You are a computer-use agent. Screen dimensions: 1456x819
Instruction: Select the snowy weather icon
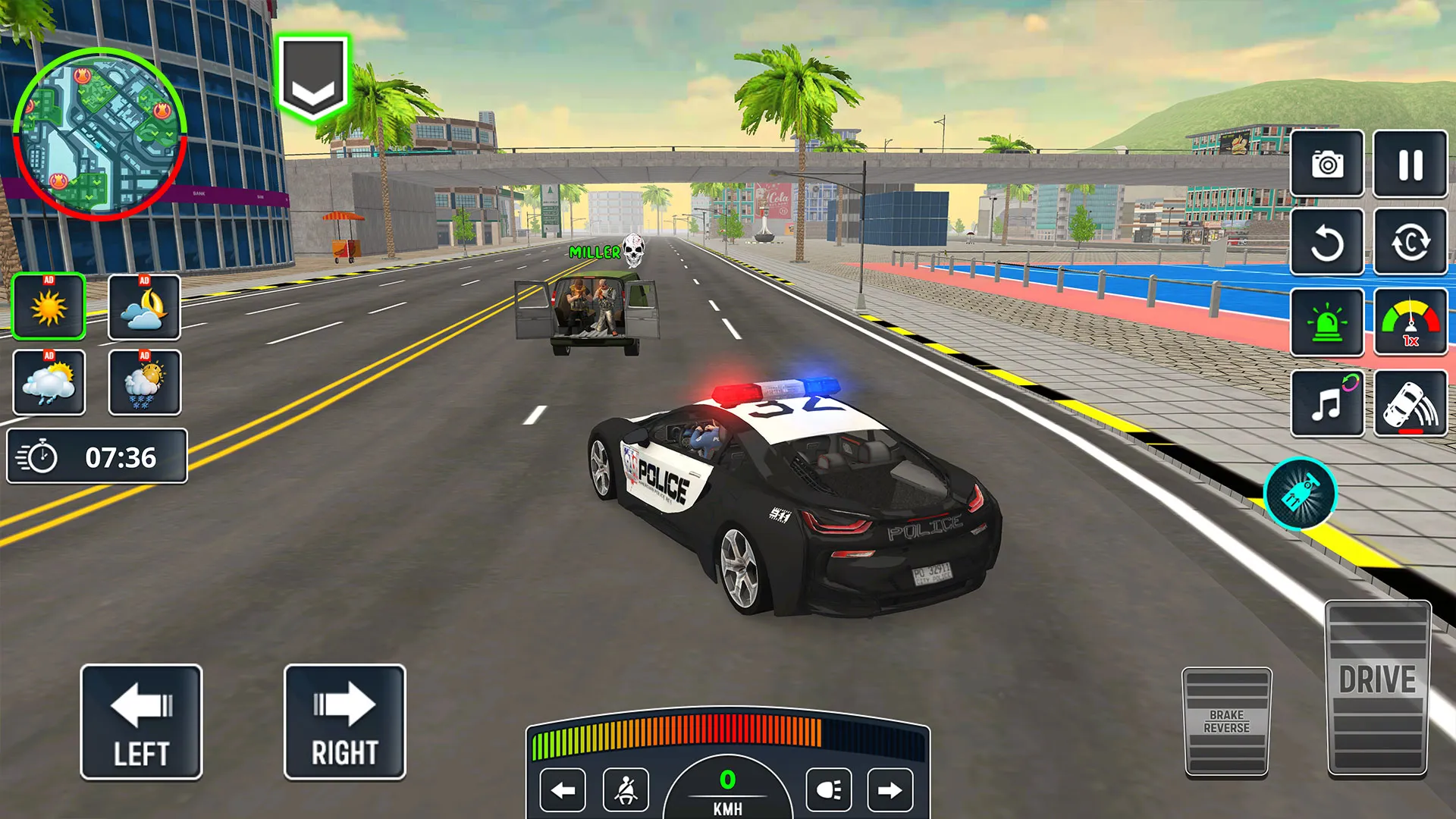[144, 382]
